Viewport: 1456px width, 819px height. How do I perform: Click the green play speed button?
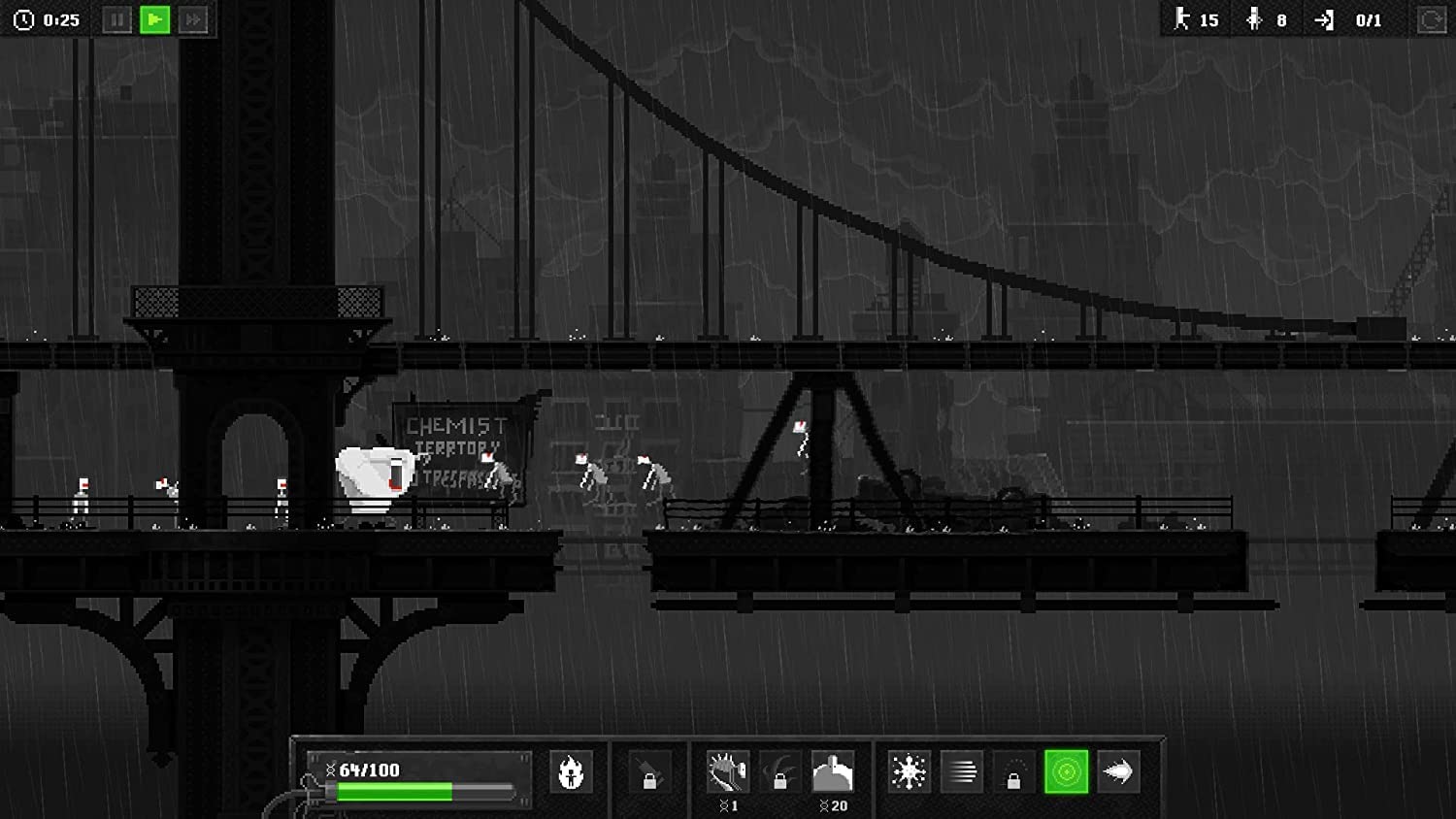[x=154, y=19]
